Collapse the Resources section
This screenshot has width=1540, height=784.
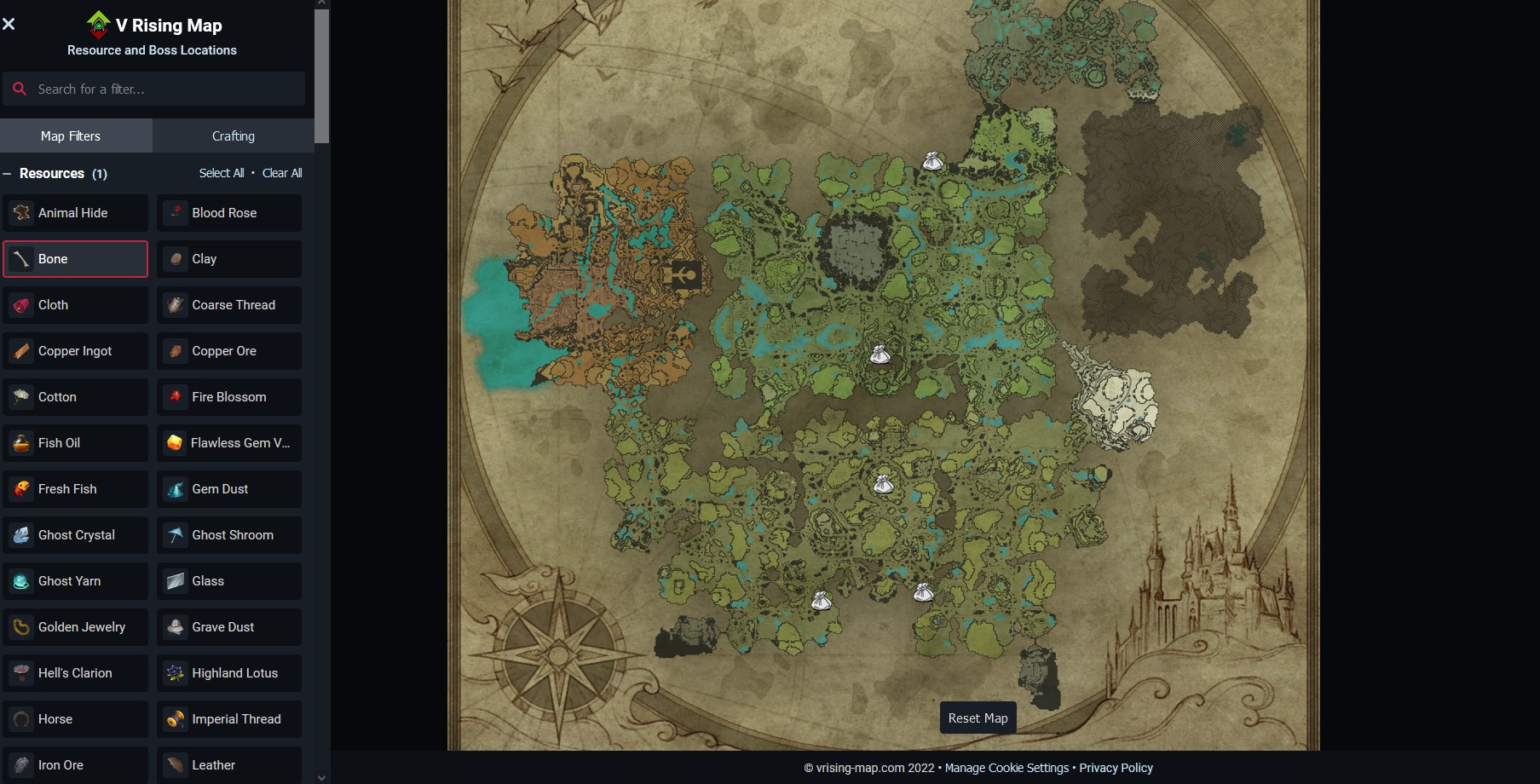8,173
